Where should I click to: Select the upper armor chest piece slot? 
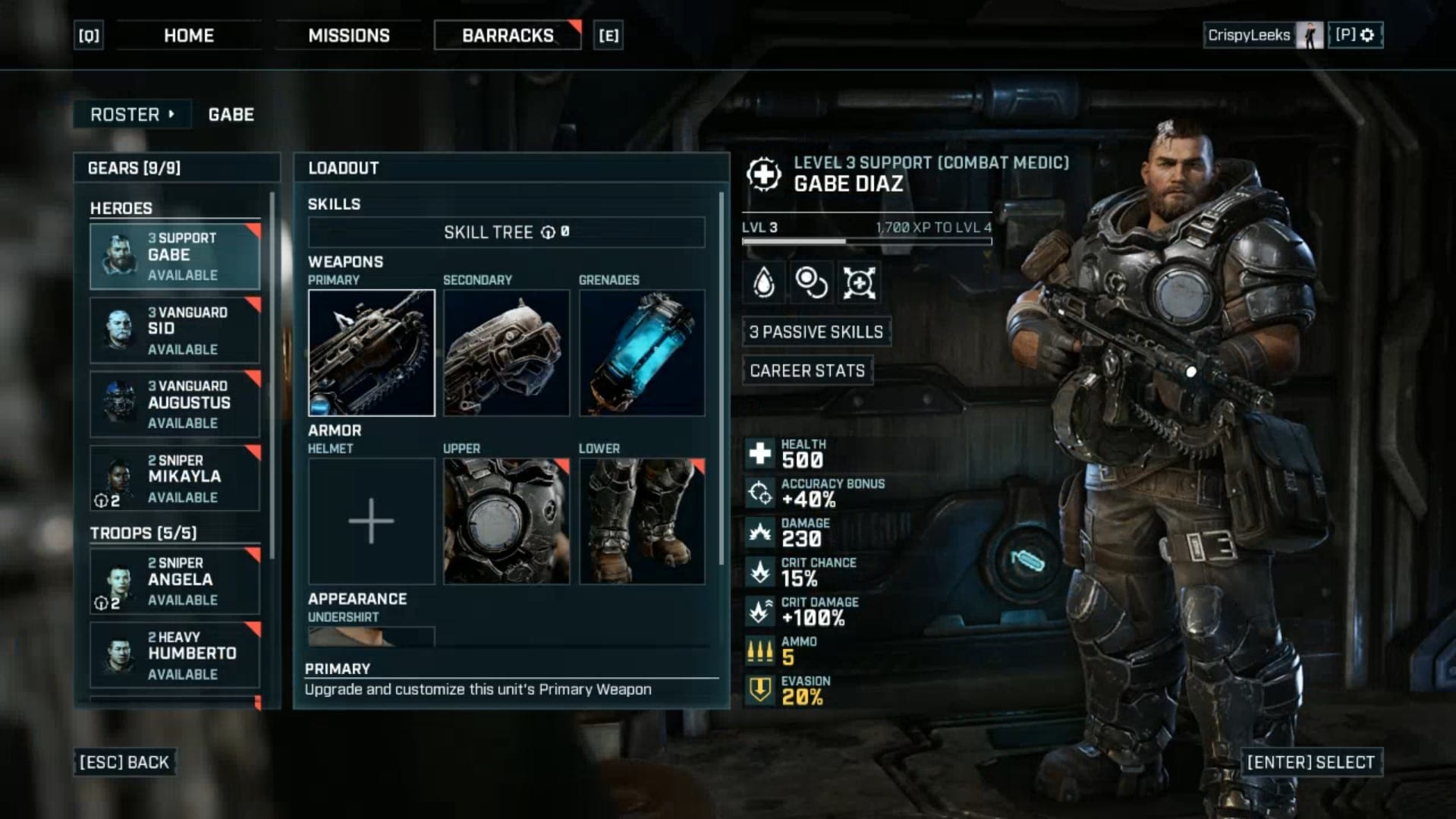click(x=506, y=521)
